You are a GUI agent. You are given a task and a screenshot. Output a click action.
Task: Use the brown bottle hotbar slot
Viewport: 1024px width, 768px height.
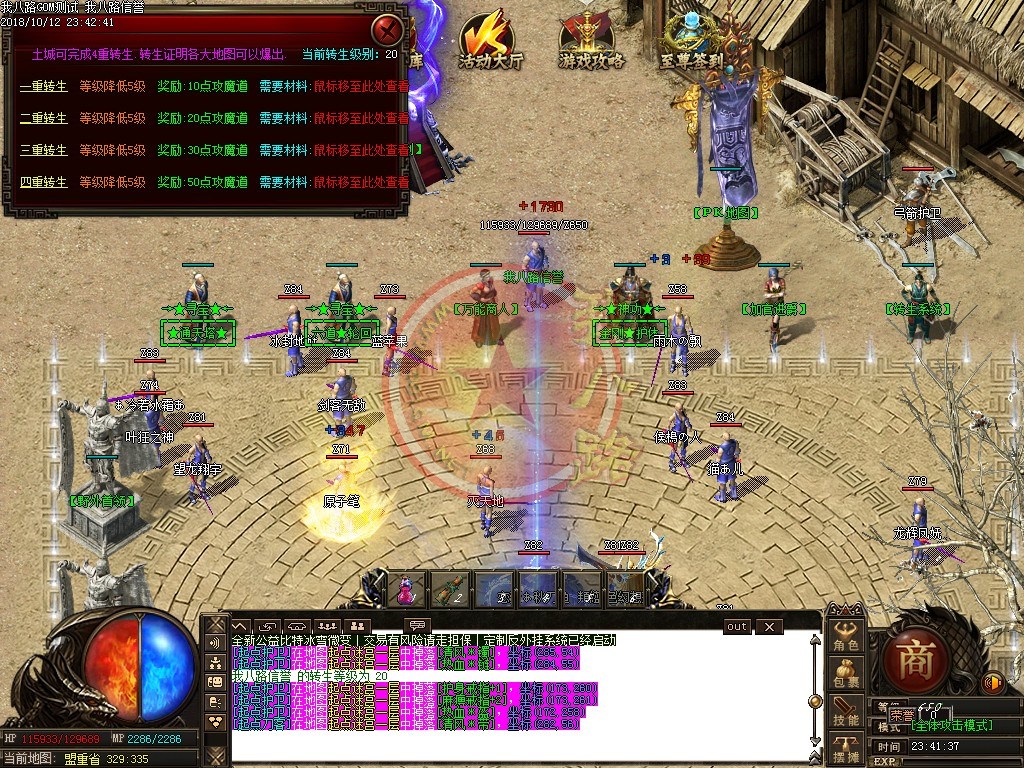tap(451, 589)
